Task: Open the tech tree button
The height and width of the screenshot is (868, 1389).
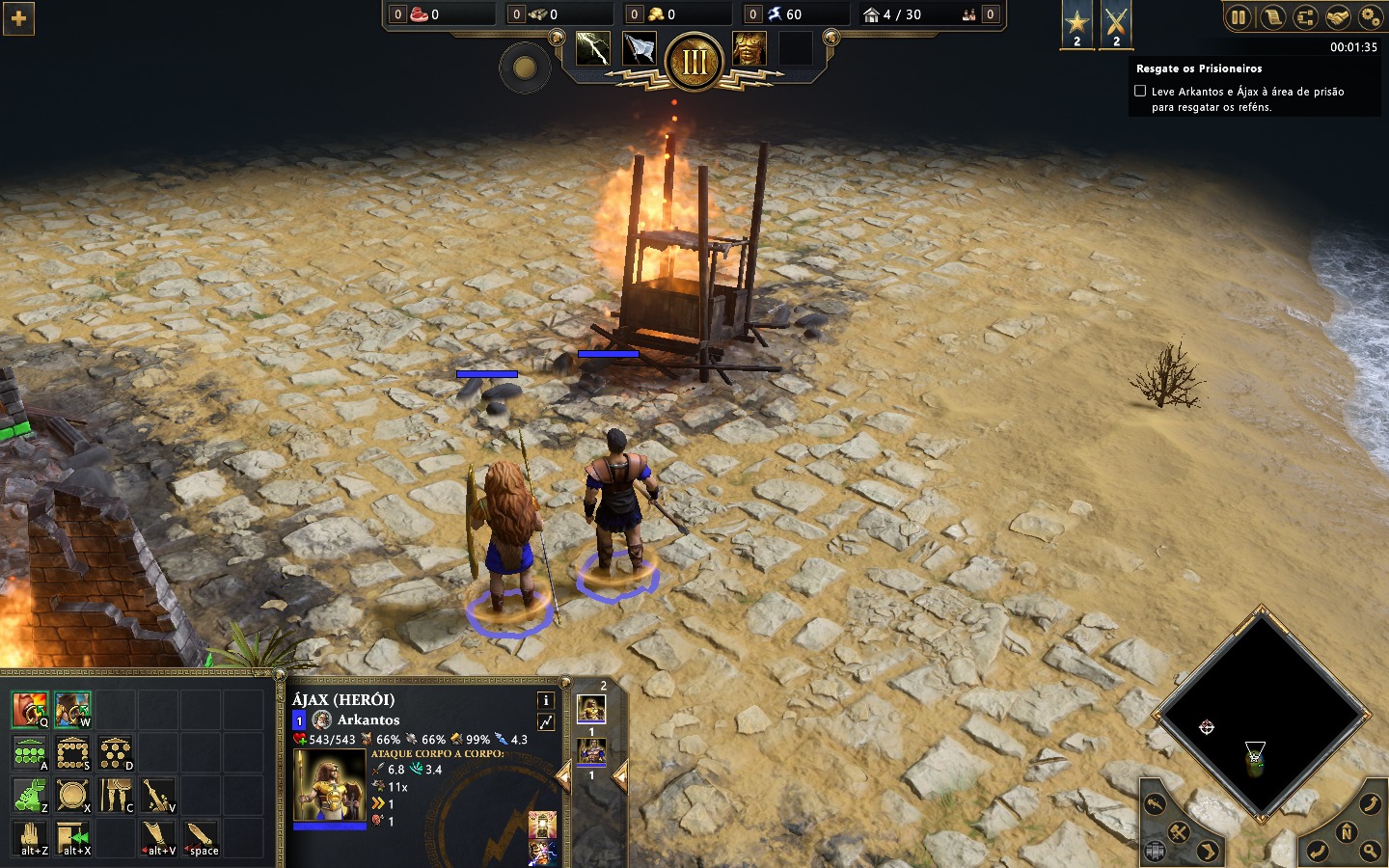Action: click(1305, 17)
